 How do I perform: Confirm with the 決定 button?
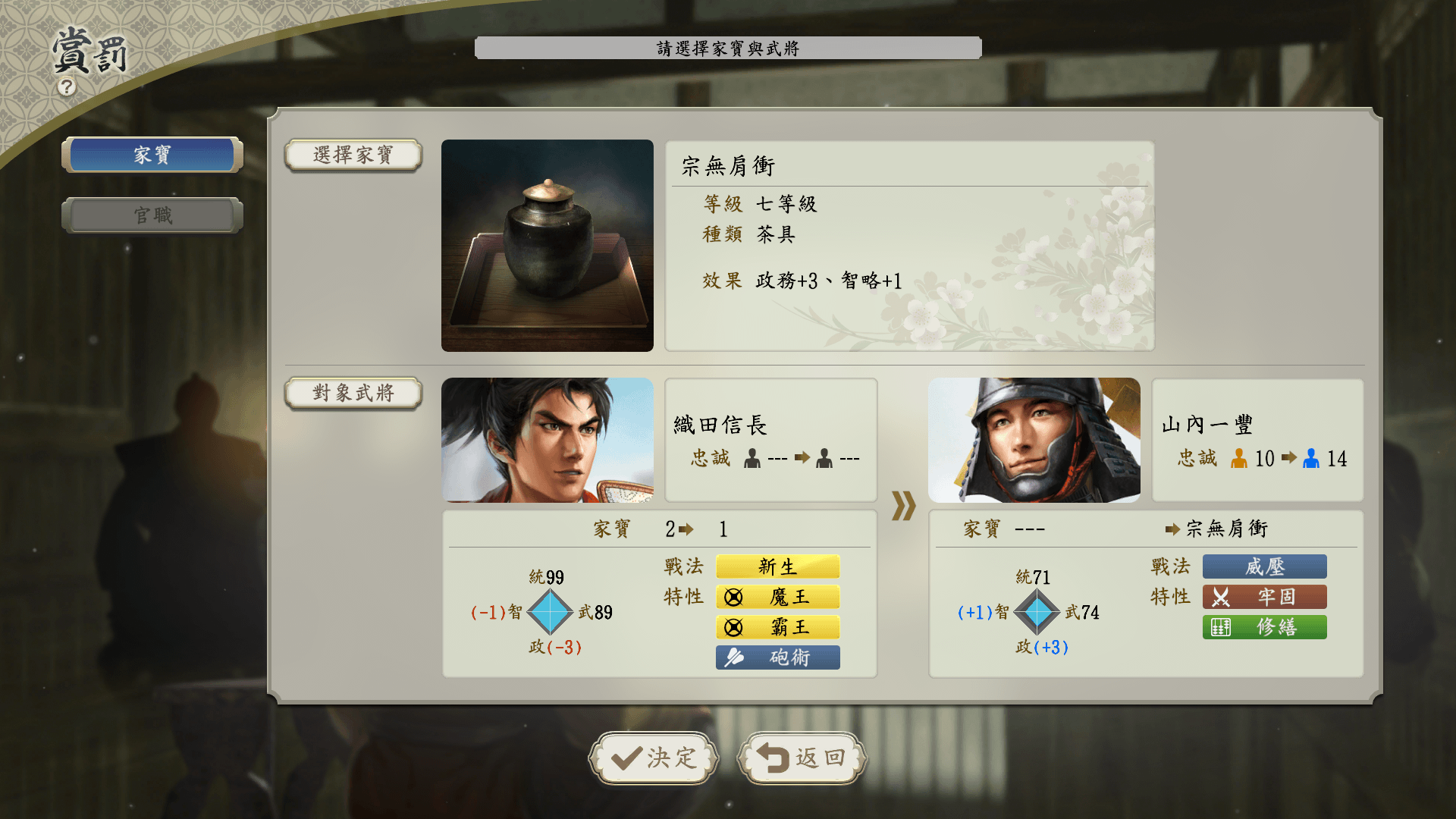pos(654,758)
